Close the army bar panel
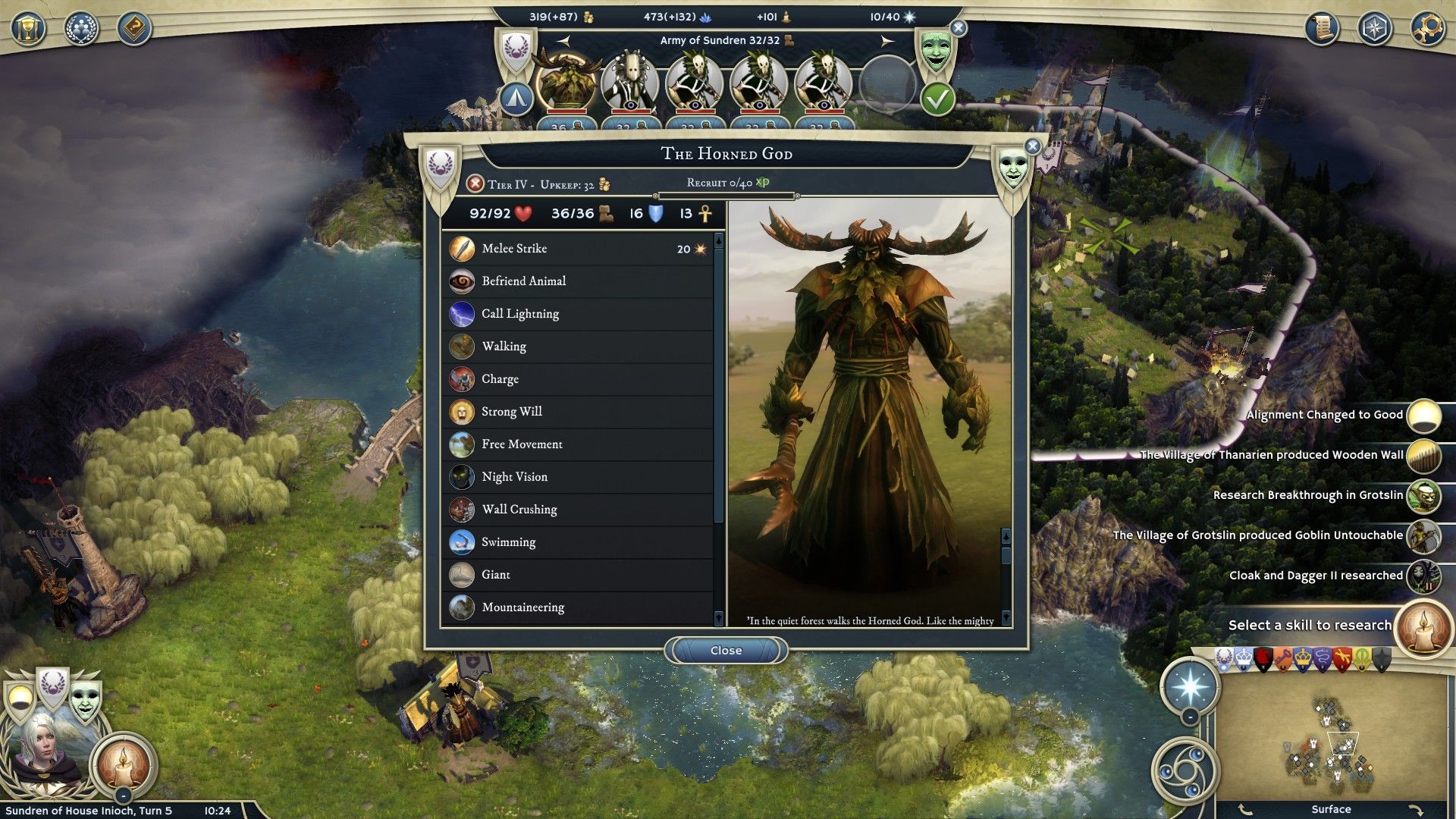Viewport: 1456px width, 819px height. click(x=959, y=28)
